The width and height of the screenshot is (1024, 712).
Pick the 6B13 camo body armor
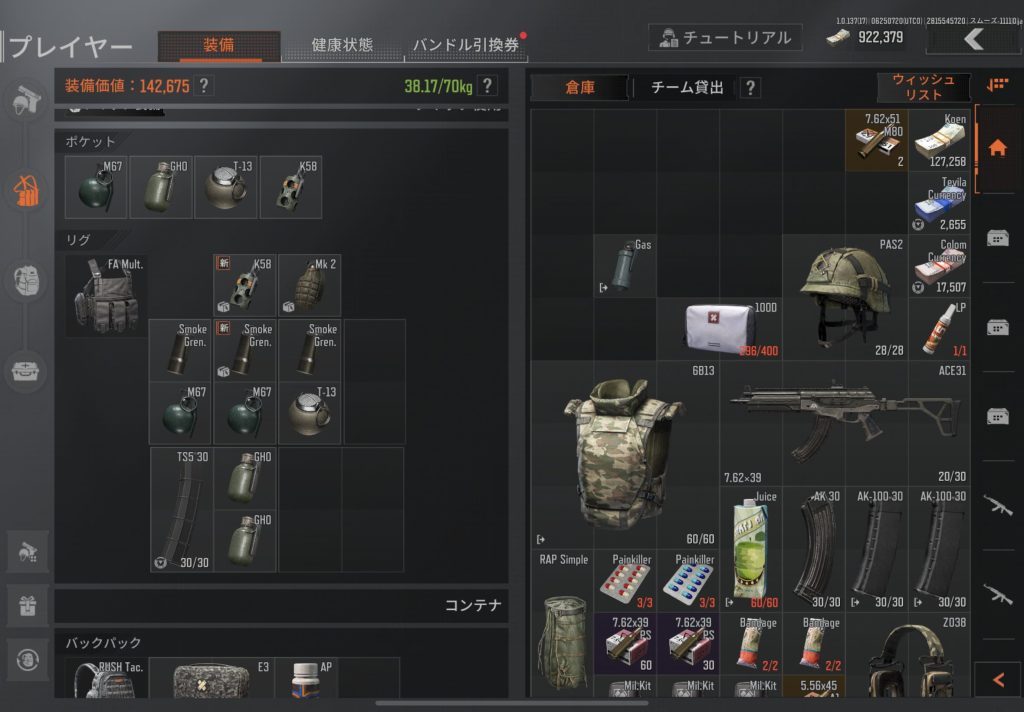point(625,455)
